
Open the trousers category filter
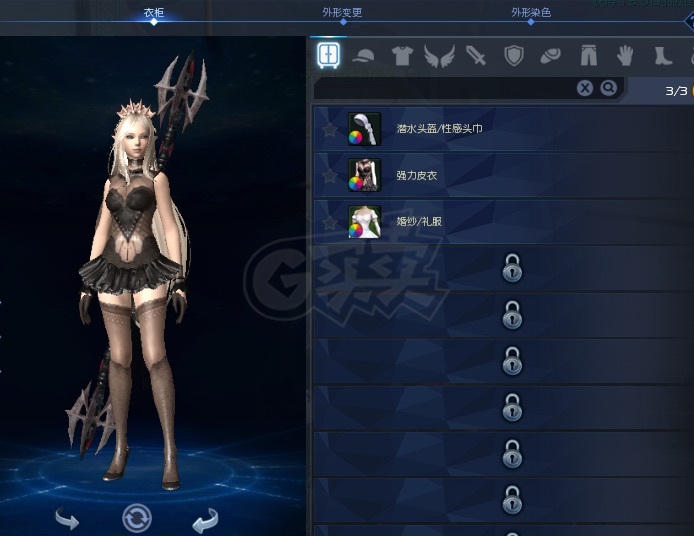(588, 55)
